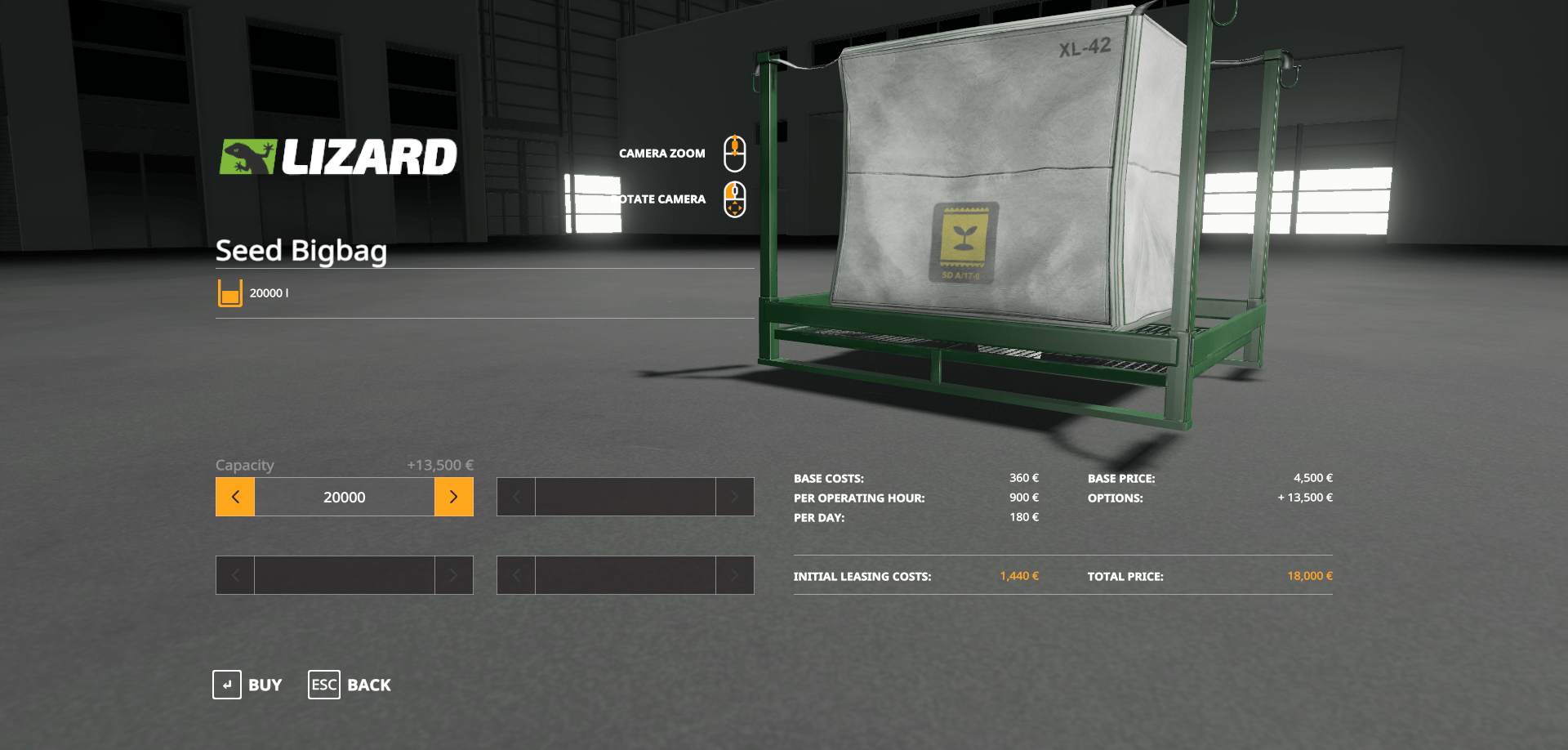This screenshot has height=750, width=1568.
Task: Decrease the Capacity option with left arrow
Action: click(x=235, y=497)
